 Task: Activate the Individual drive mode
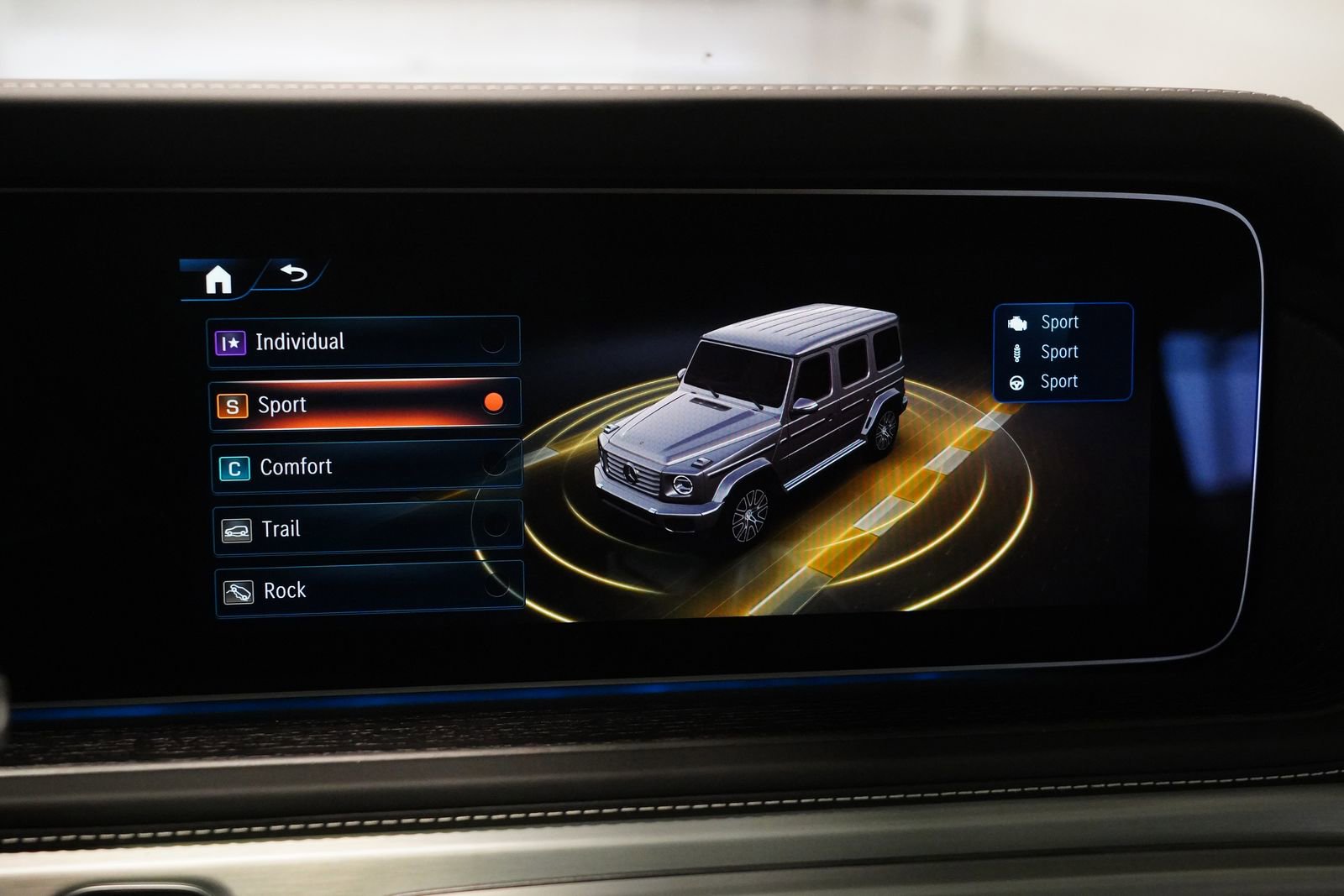pos(361,341)
